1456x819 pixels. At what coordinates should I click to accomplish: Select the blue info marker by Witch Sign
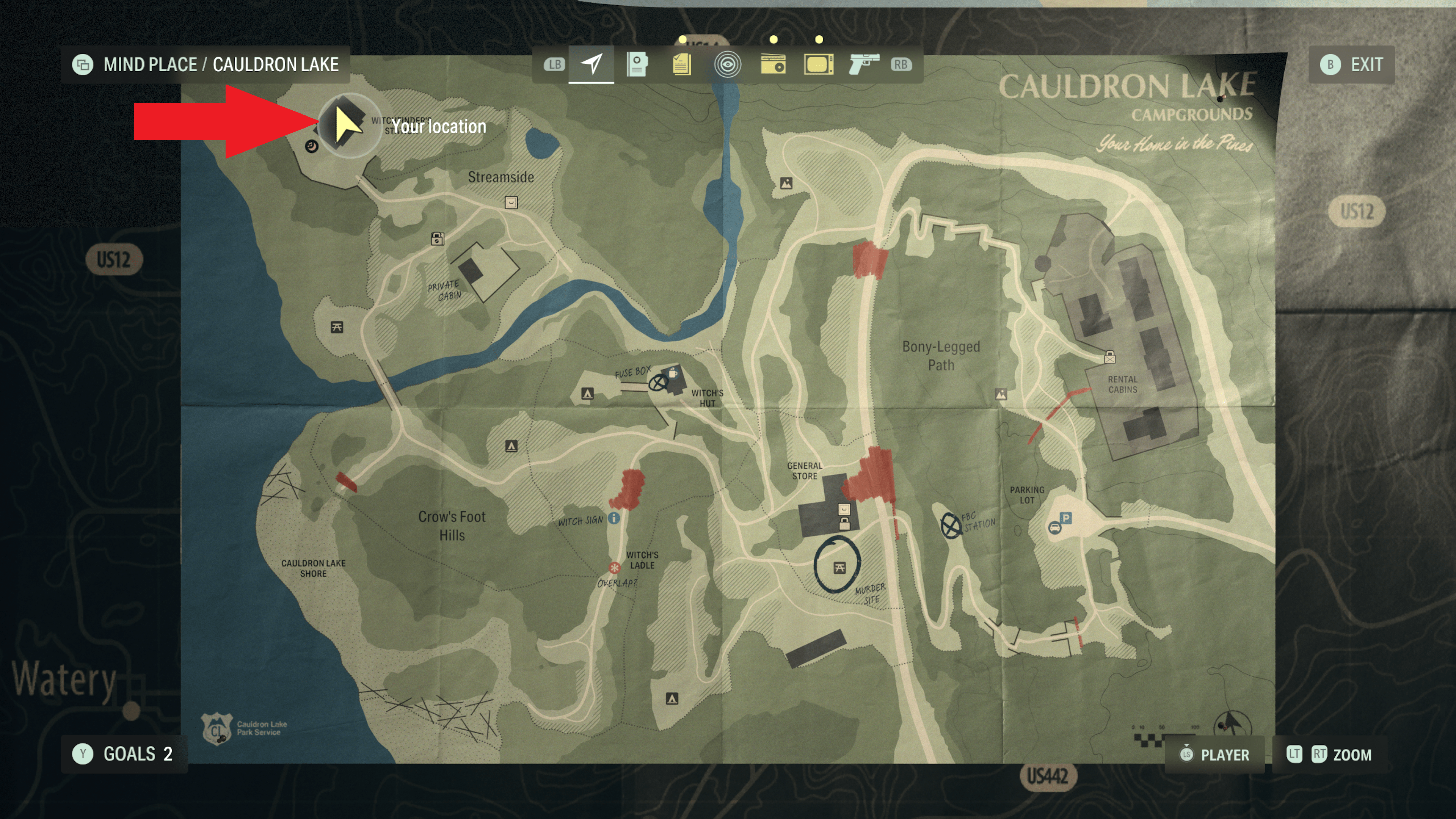pyautogui.click(x=614, y=518)
